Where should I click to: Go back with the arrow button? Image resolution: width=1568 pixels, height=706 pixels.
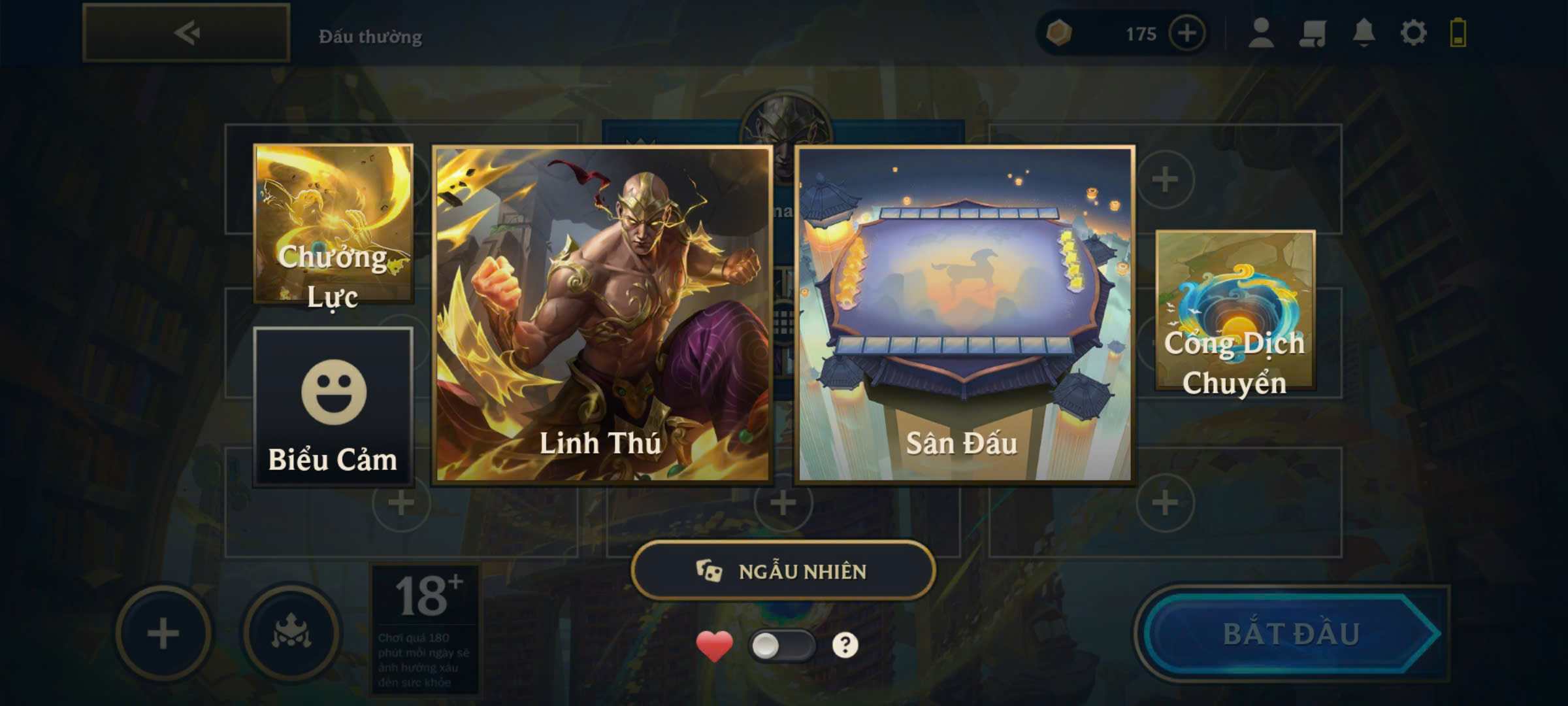point(186,33)
